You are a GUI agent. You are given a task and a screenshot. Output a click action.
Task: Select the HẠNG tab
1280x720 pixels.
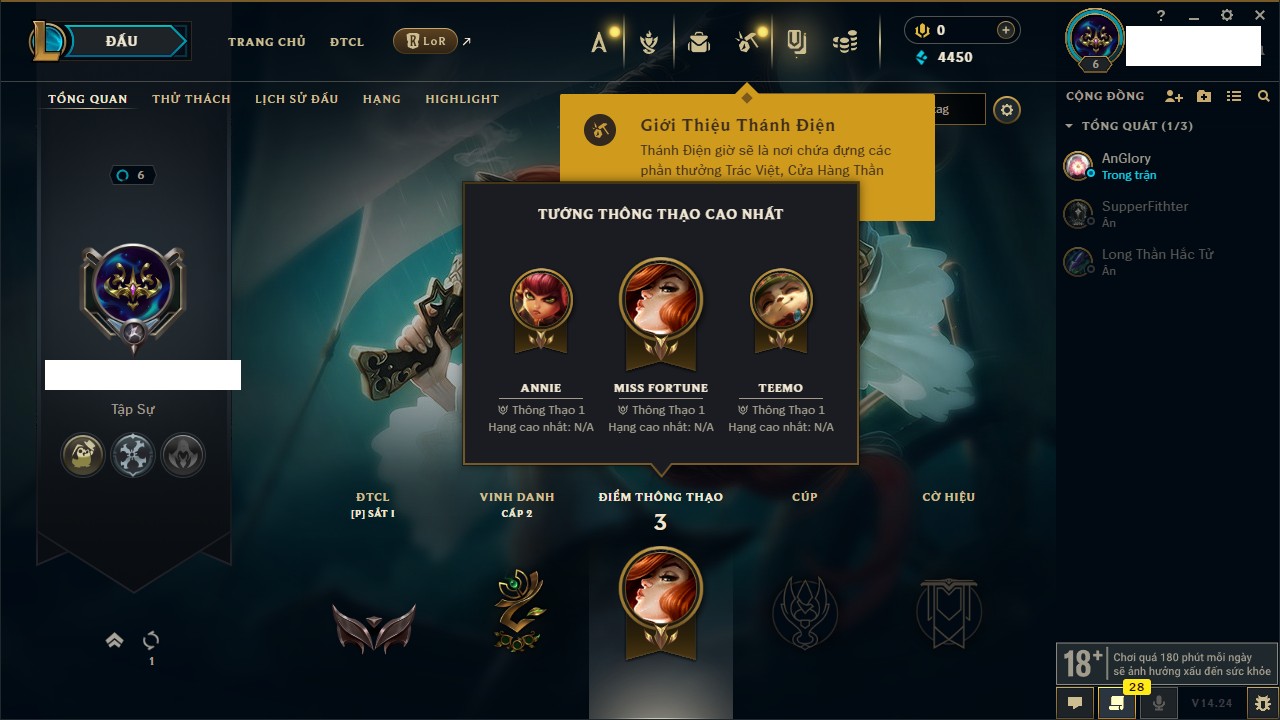(x=381, y=99)
